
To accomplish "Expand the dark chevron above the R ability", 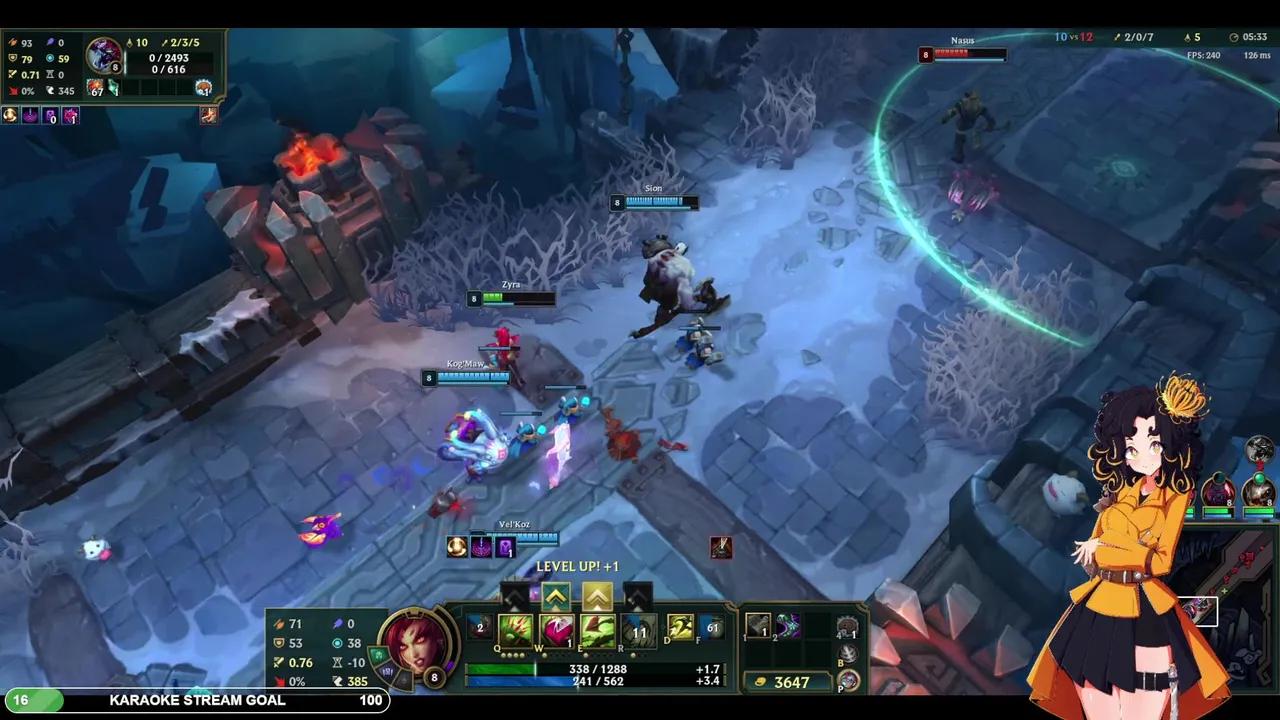I will pos(639,596).
